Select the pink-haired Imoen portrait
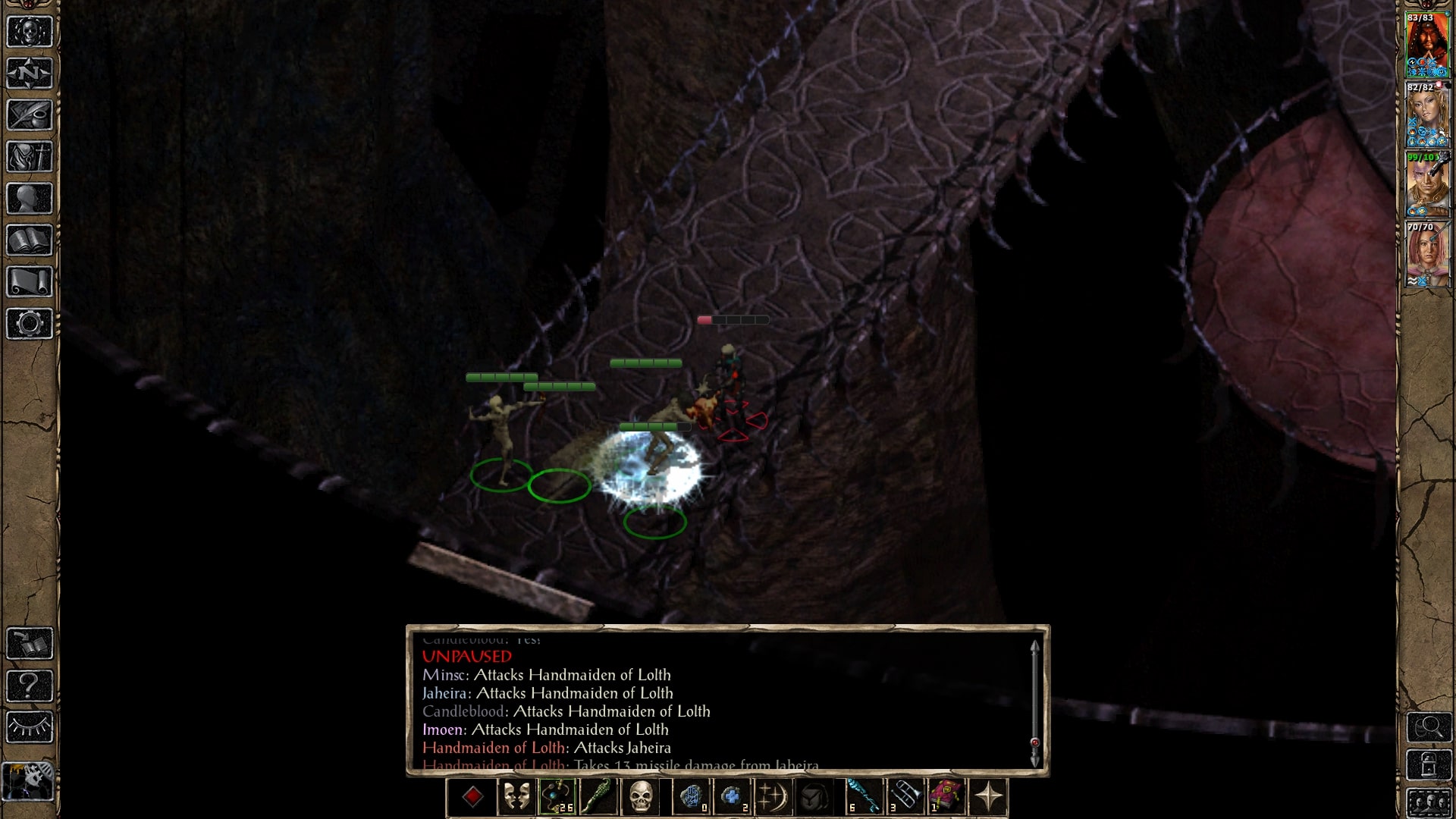The image size is (1456, 819). click(x=1427, y=255)
